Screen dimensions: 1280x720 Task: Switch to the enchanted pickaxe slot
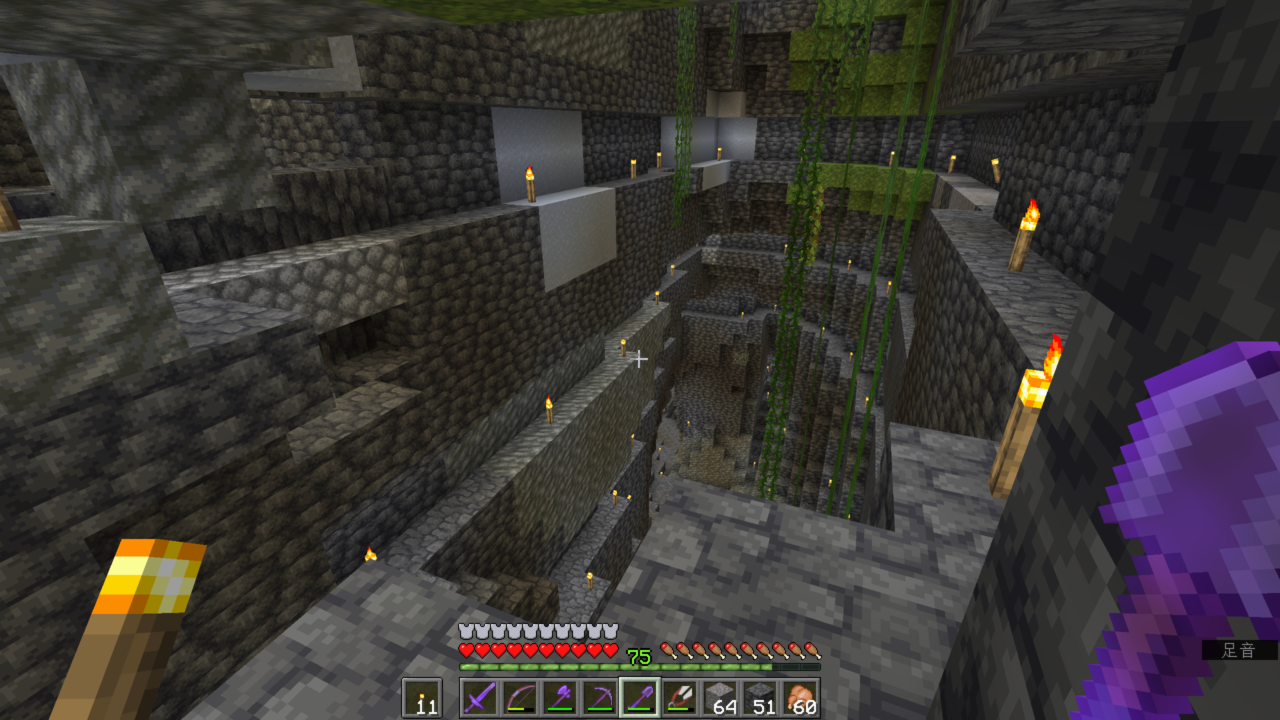point(599,697)
